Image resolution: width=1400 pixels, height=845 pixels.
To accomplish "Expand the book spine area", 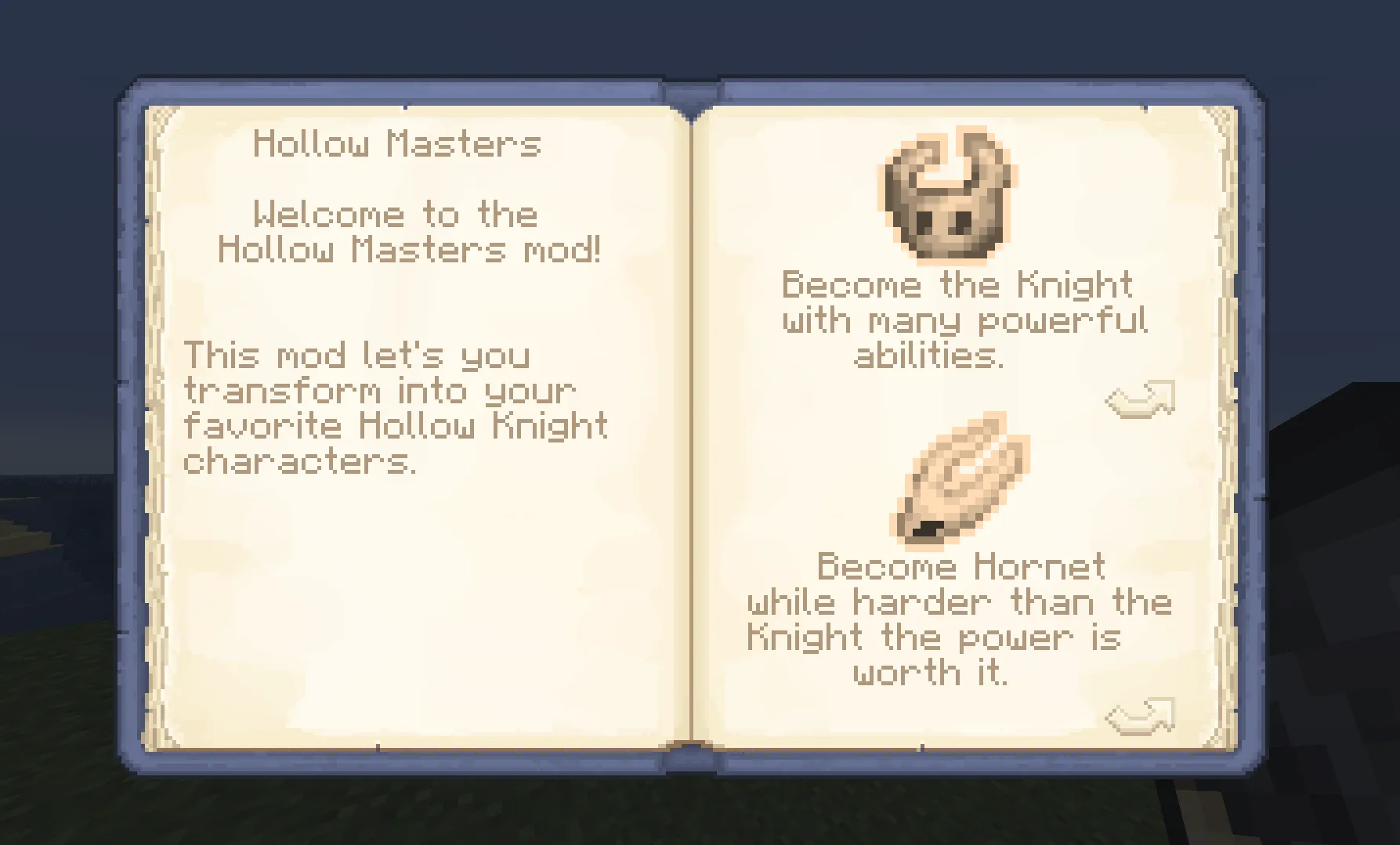I will (x=693, y=423).
